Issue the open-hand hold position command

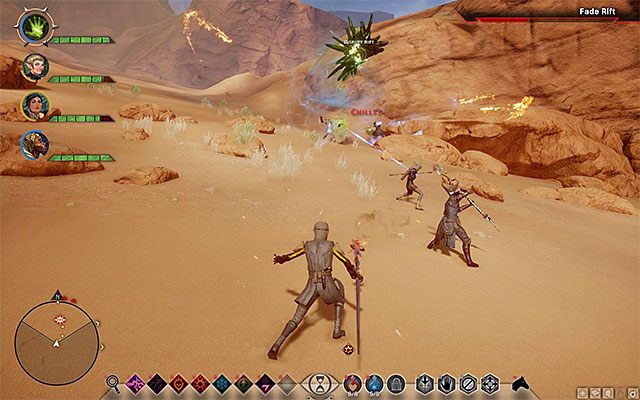point(446,383)
